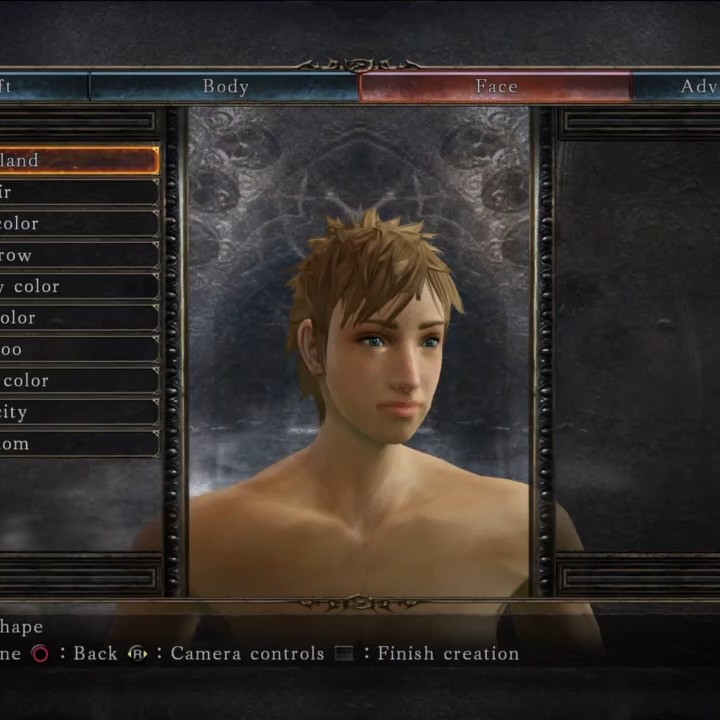Image resolution: width=720 pixels, height=720 pixels.
Task: Open the Custom face entry
Action: tap(78, 443)
